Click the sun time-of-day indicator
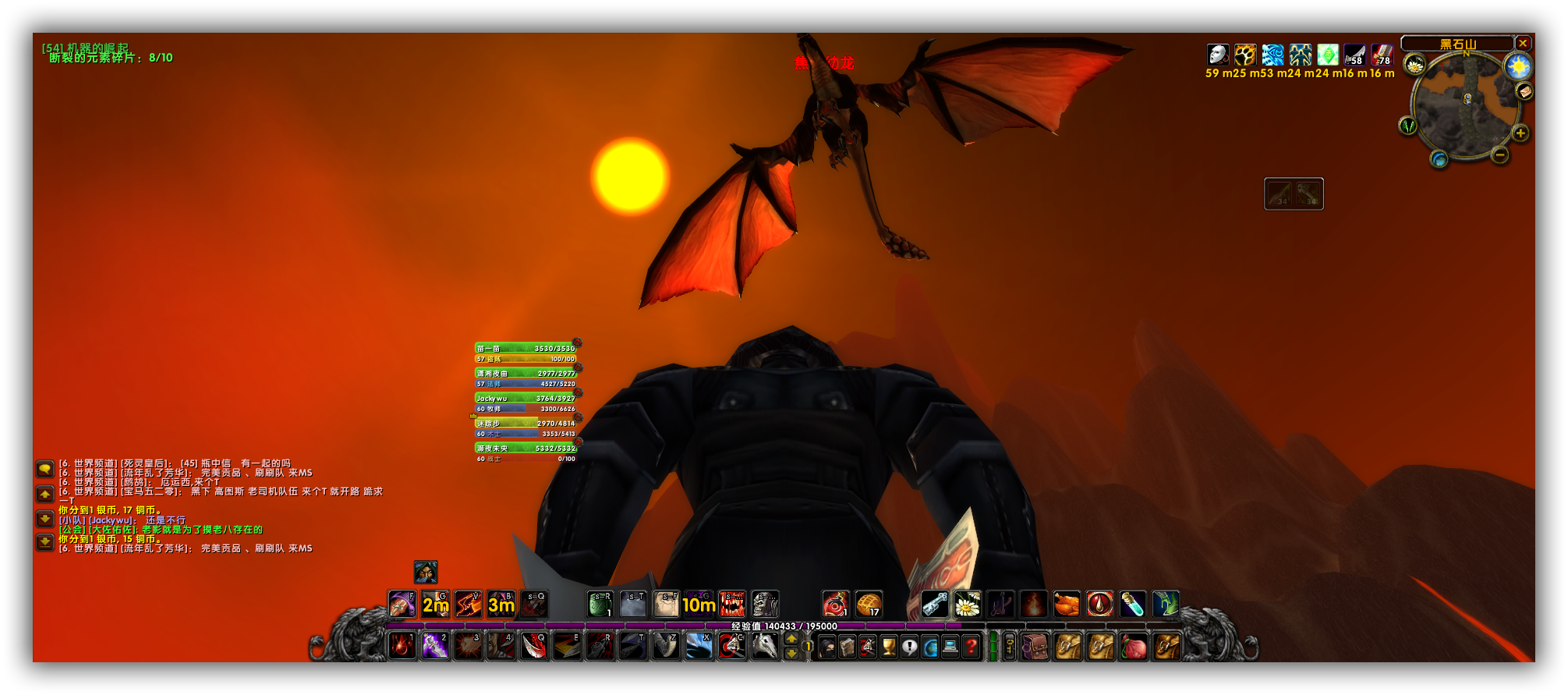 pyautogui.click(x=1518, y=66)
